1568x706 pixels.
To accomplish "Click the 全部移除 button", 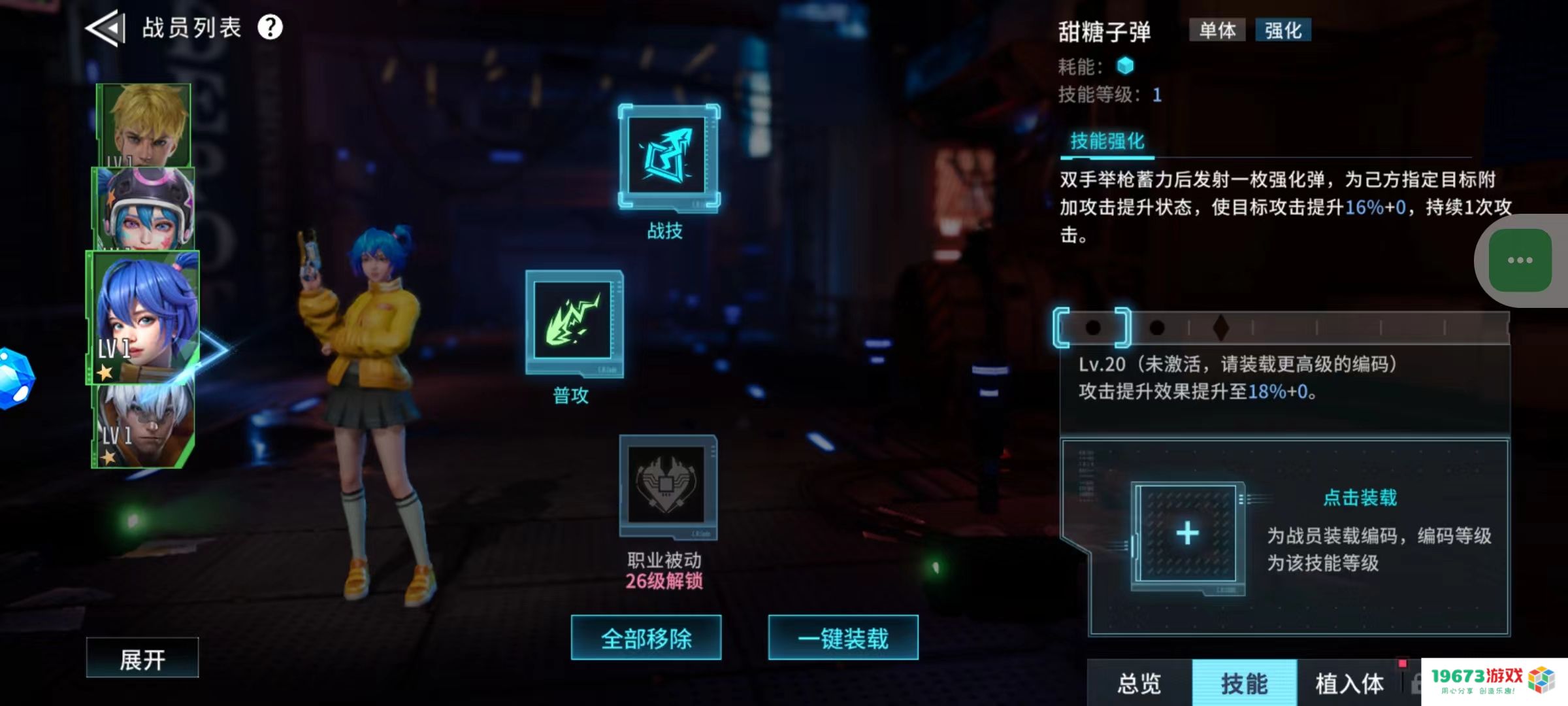I will pyautogui.click(x=646, y=638).
